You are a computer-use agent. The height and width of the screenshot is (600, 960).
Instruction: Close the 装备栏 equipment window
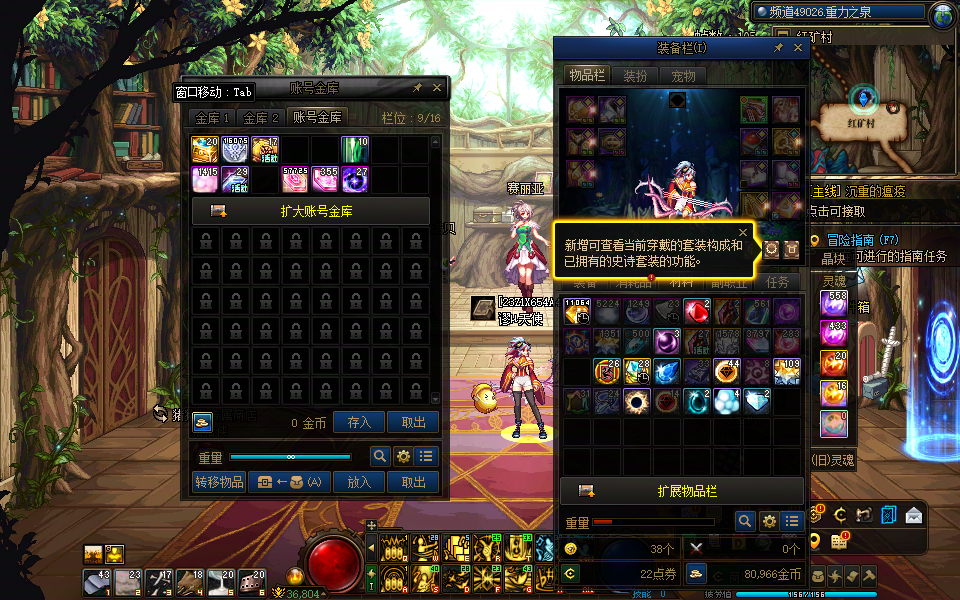[x=797, y=48]
